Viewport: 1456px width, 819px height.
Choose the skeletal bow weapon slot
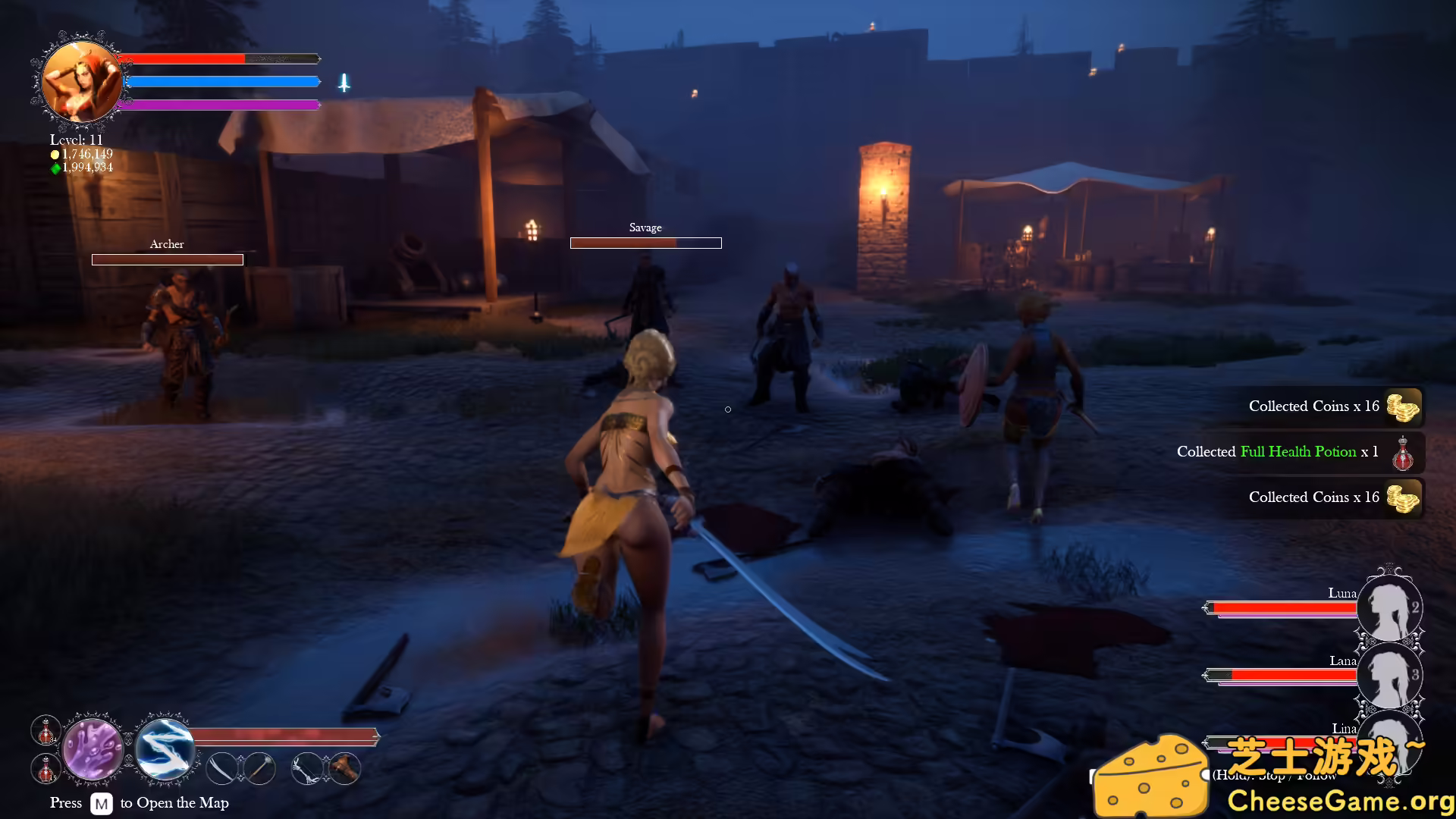click(x=307, y=769)
